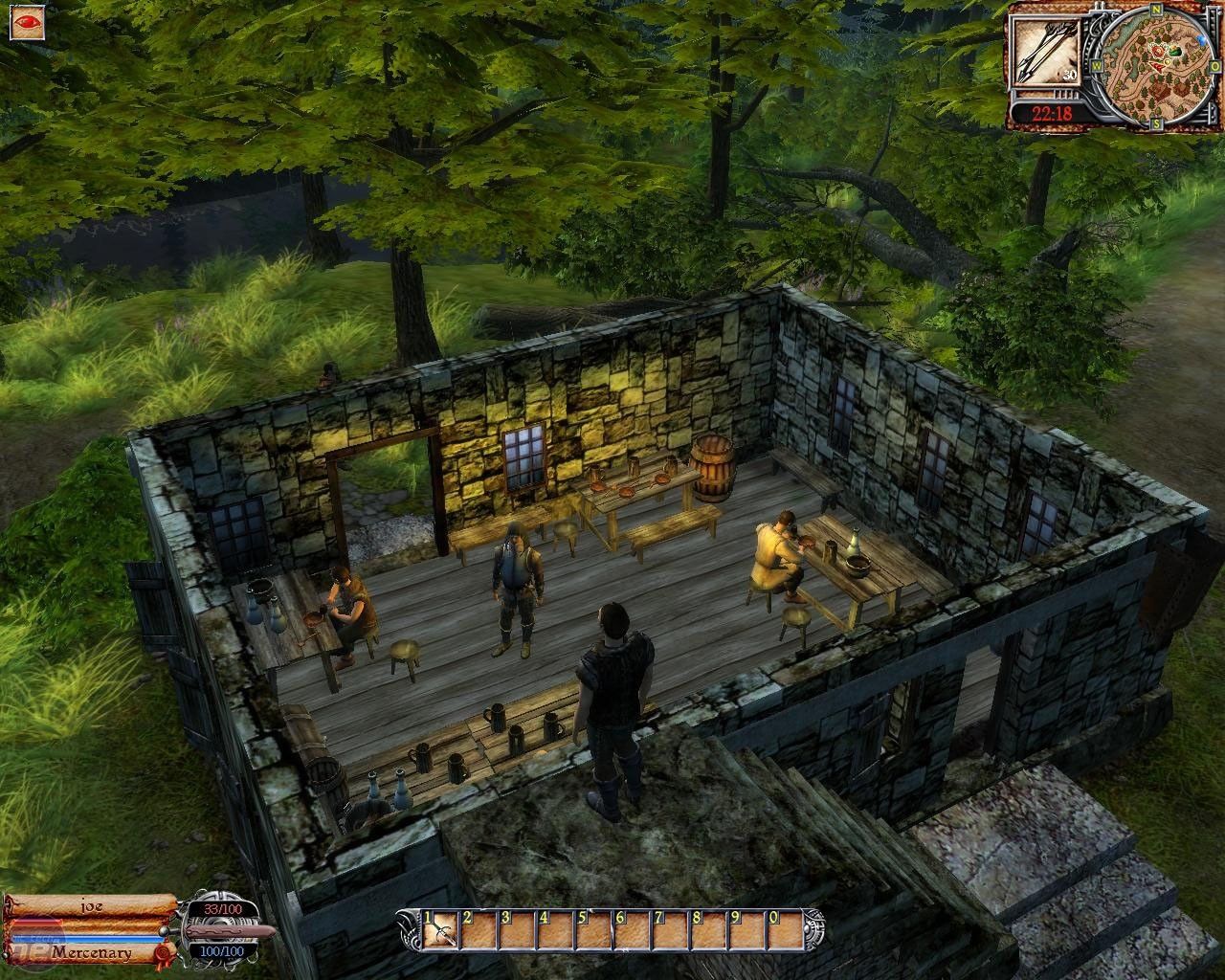The width and height of the screenshot is (1225, 980).
Task: Toggle the red eye icon
Action: coord(26,20)
